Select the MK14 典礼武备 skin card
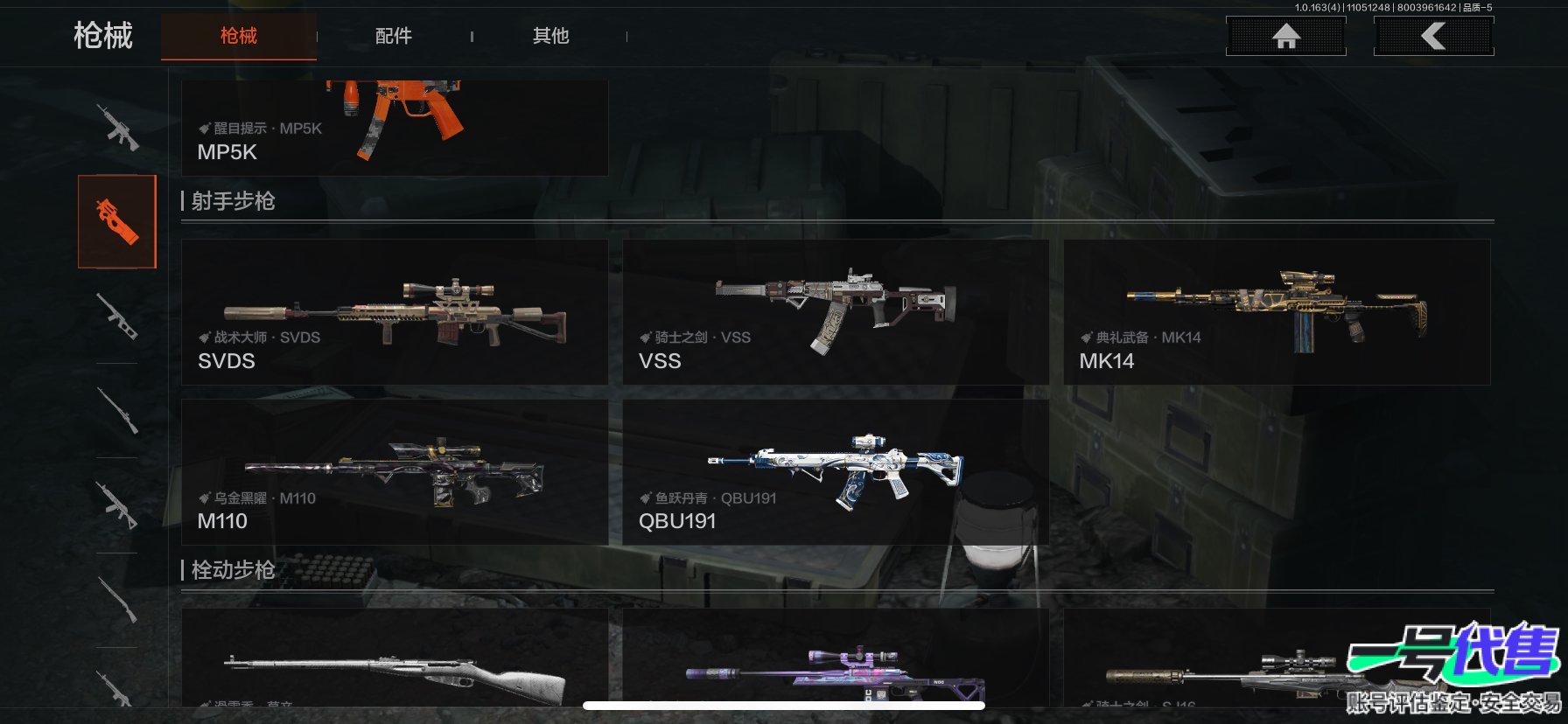Screen dimensions: 1568x724 [1276, 312]
